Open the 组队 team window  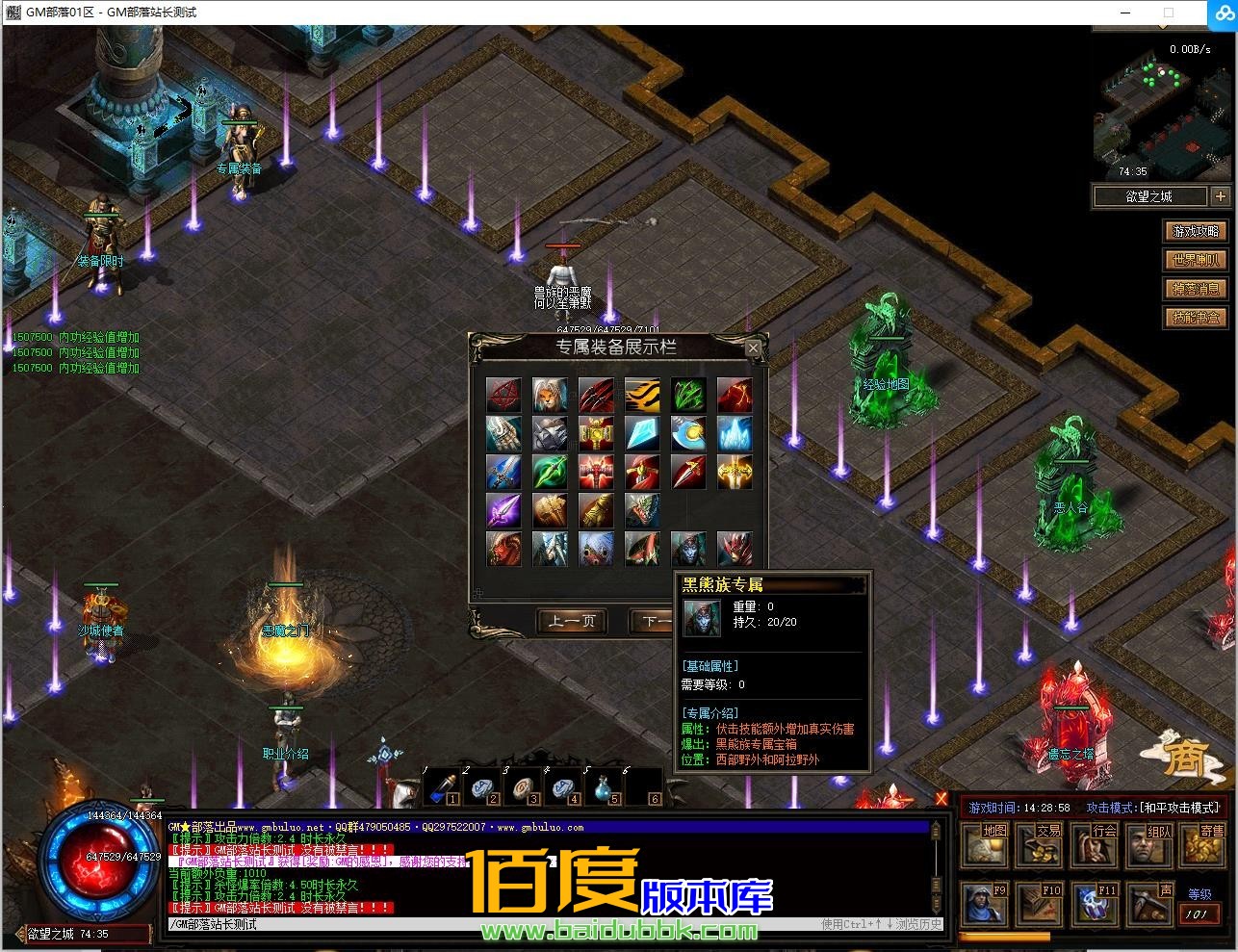[1148, 845]
